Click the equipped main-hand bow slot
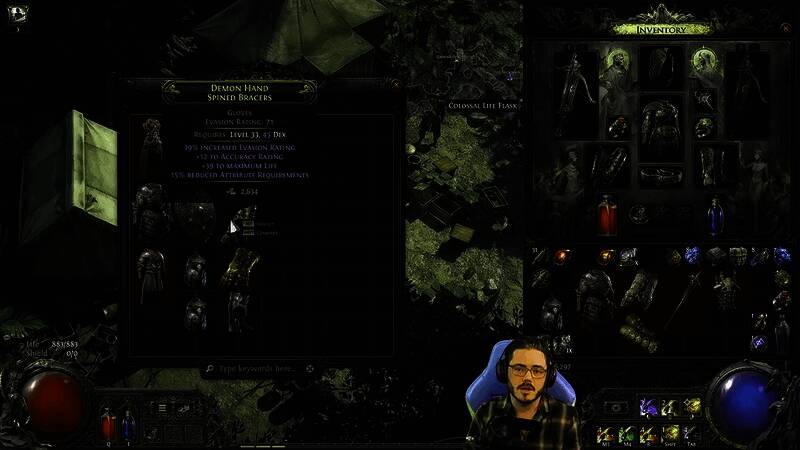Screen dimensions: 800x450 coord(572,93)
